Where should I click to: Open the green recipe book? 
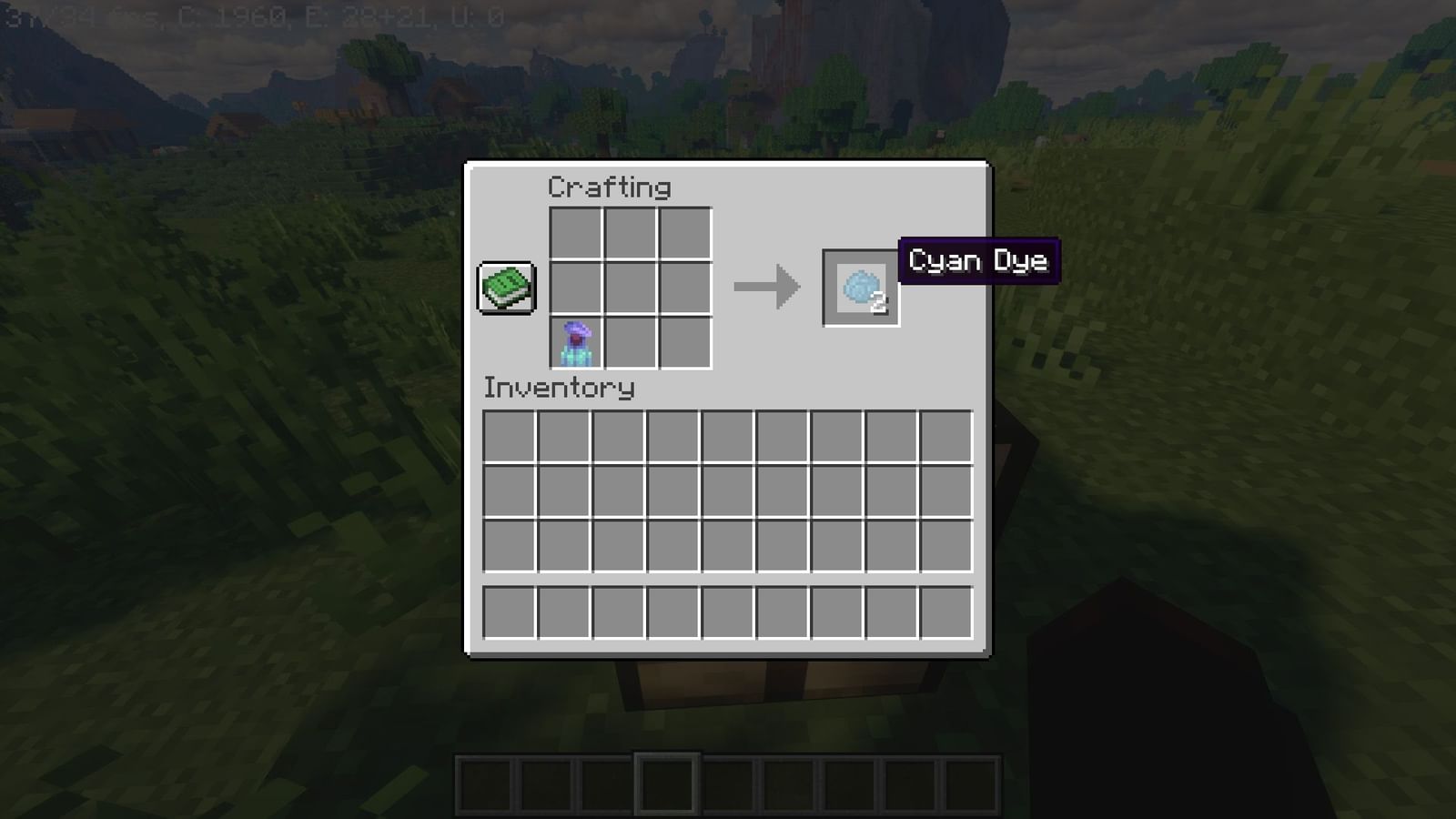click(x=504, y=288)
